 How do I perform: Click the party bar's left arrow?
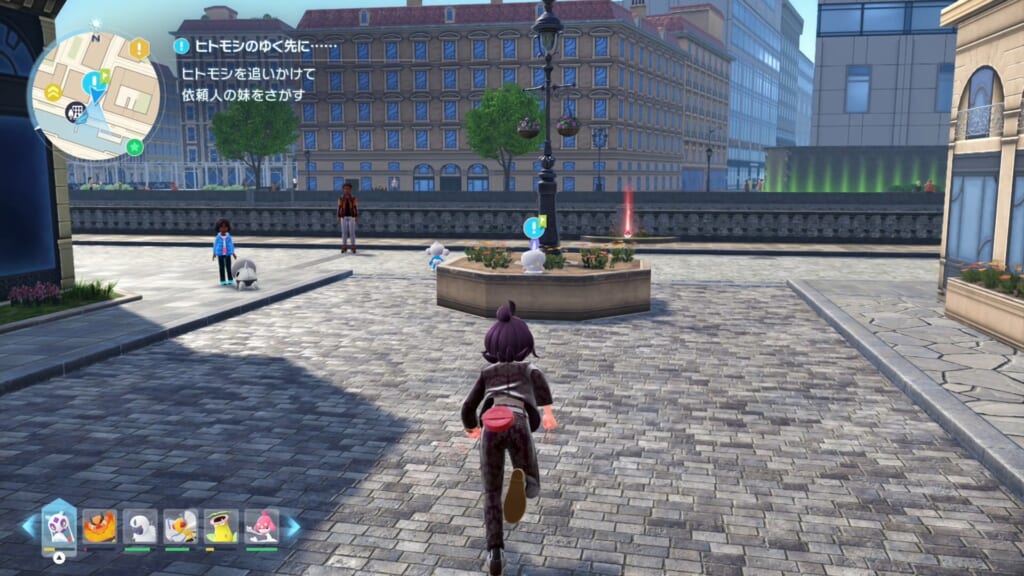click(x=28, y=527)
